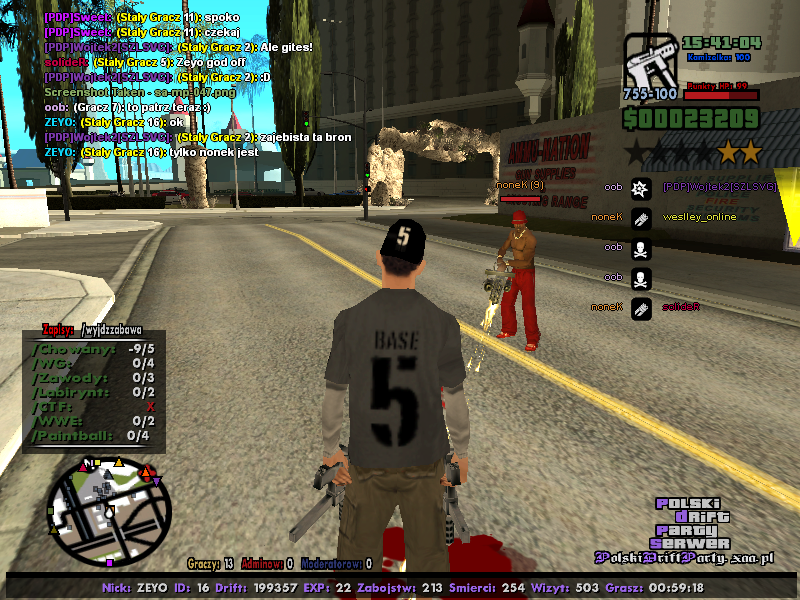Click the solidaR kill feed entry

coord(680,307)
